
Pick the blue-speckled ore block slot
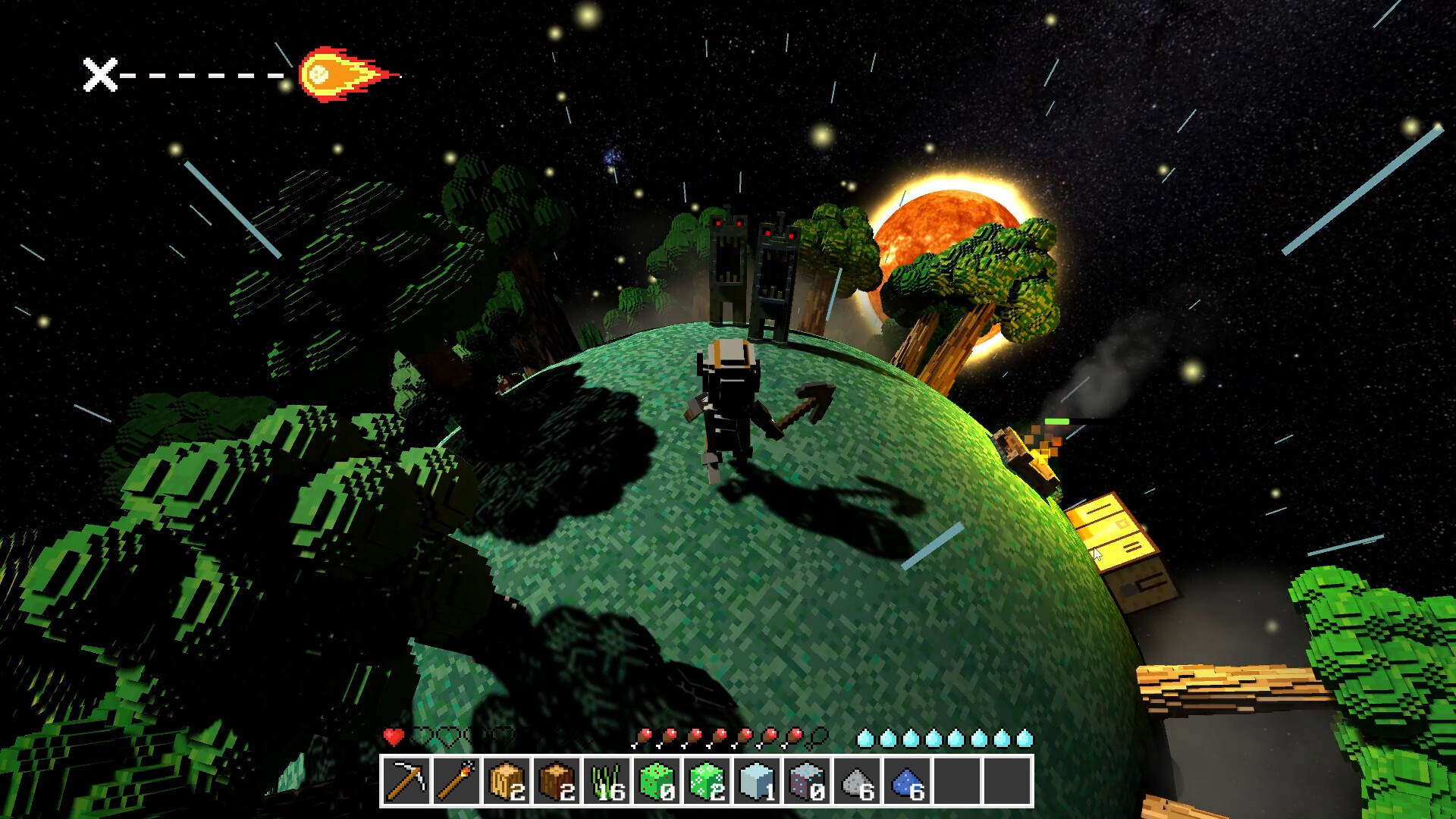807,781
